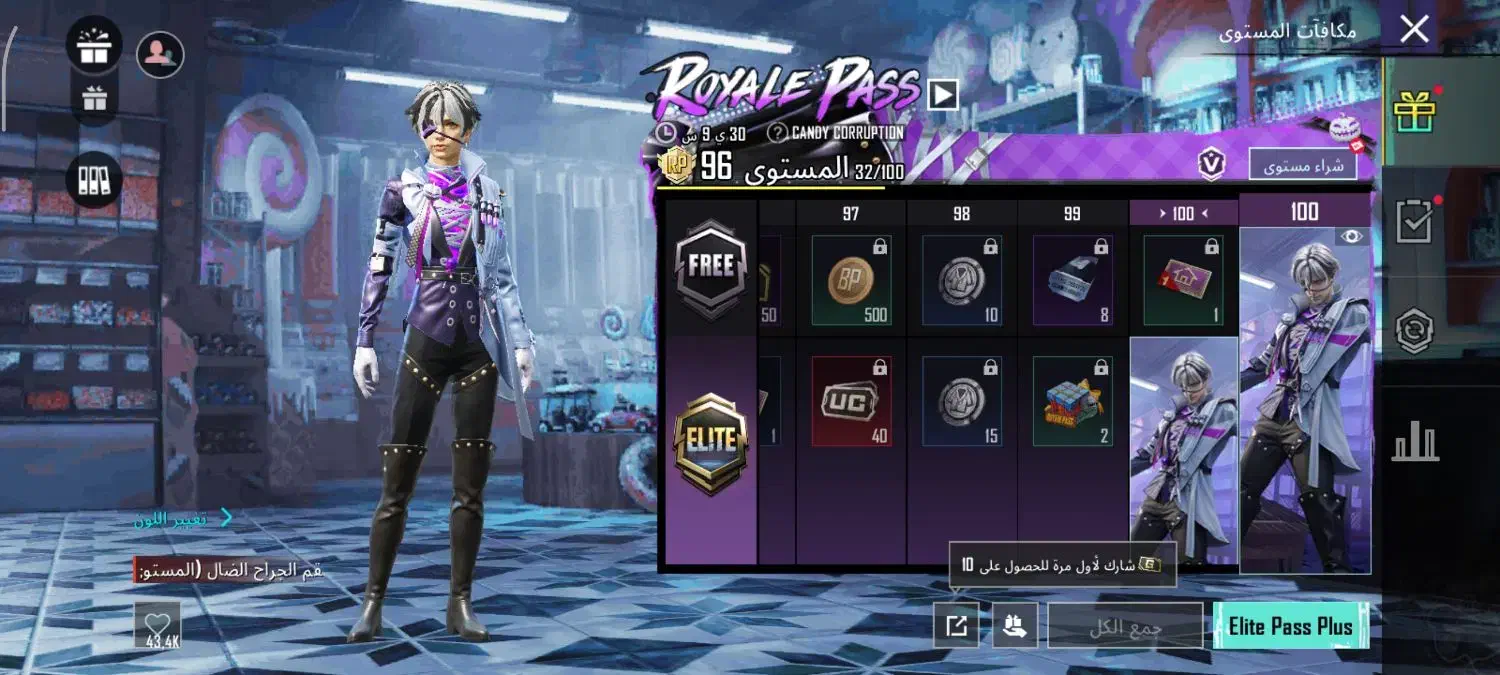Open the friends profile icon
The image size is (1500, 675).
[x=160, y=55]
